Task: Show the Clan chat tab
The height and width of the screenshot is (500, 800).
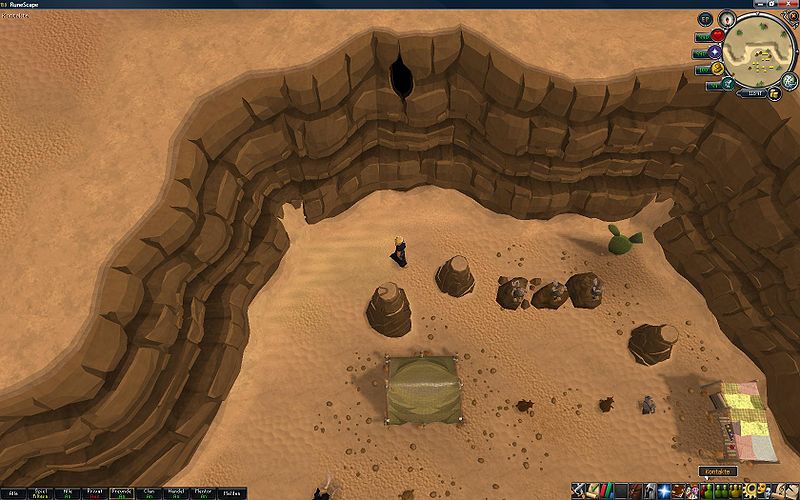Action: pyautogui.click(x=149, y=493)
